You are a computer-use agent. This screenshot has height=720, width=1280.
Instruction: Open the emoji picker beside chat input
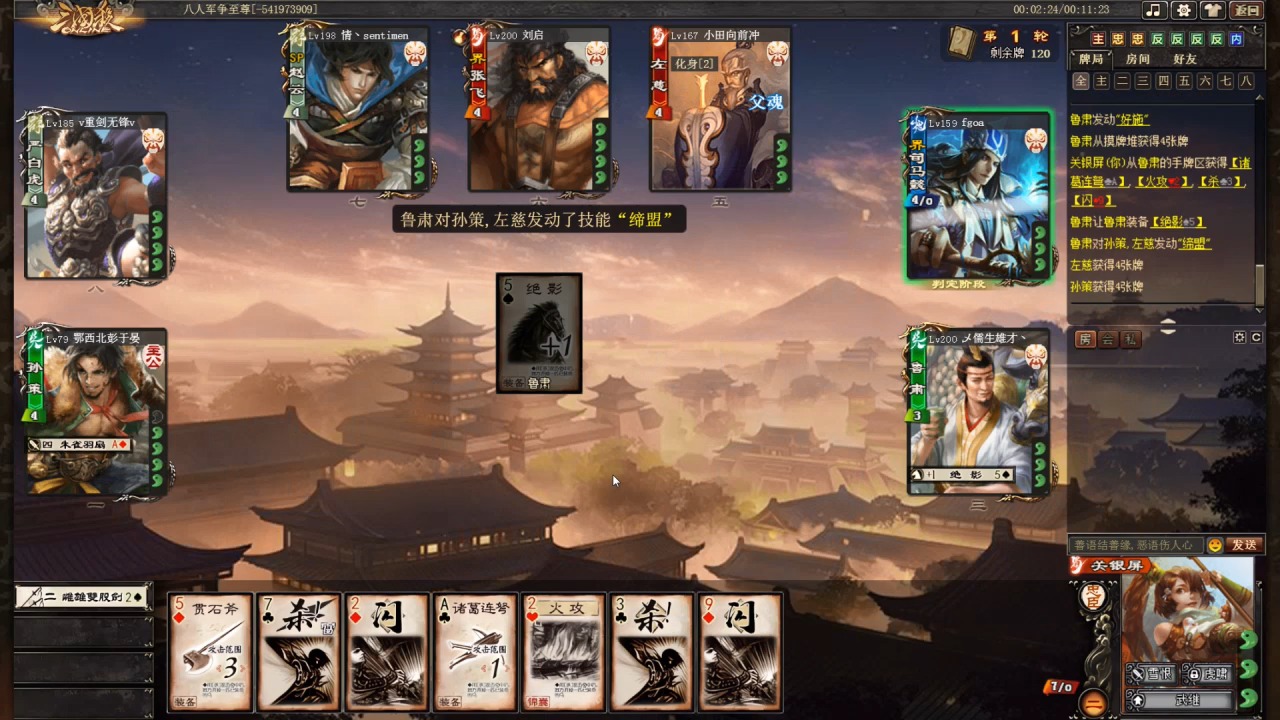[x=1215, y=545]
